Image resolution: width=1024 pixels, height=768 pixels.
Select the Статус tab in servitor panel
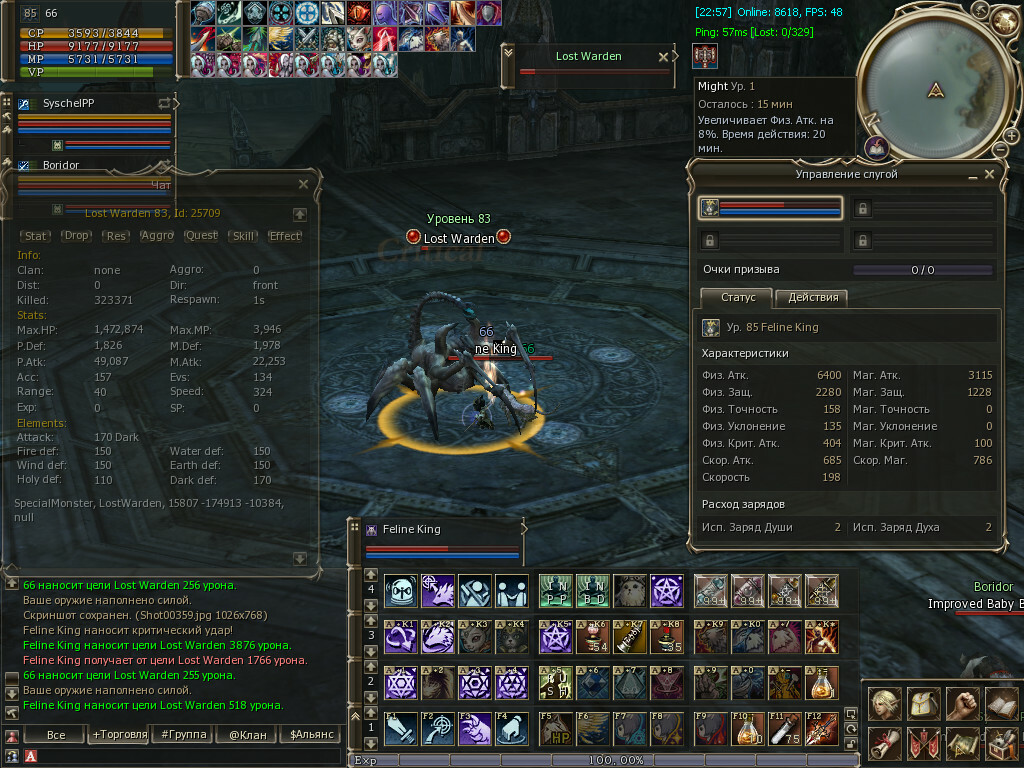tap(737, 298)
